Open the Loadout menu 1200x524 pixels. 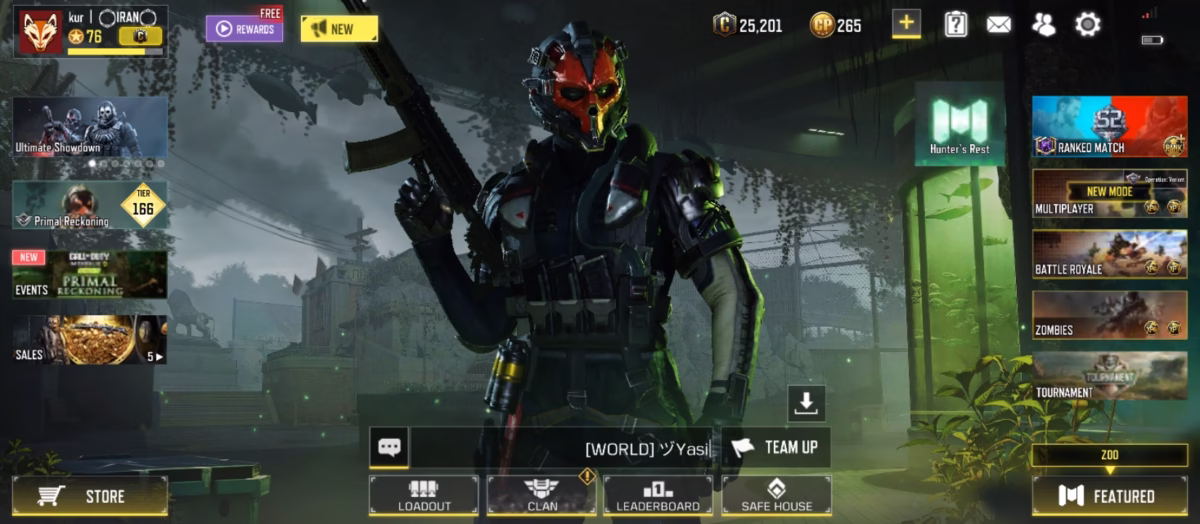tap(424, 495)
